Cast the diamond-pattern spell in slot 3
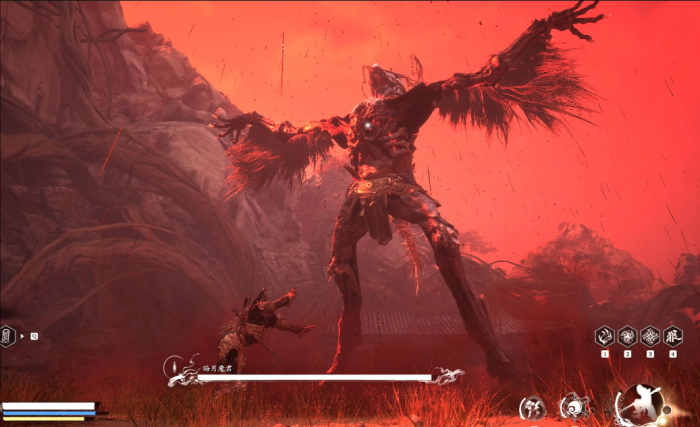 pos(650,336)
